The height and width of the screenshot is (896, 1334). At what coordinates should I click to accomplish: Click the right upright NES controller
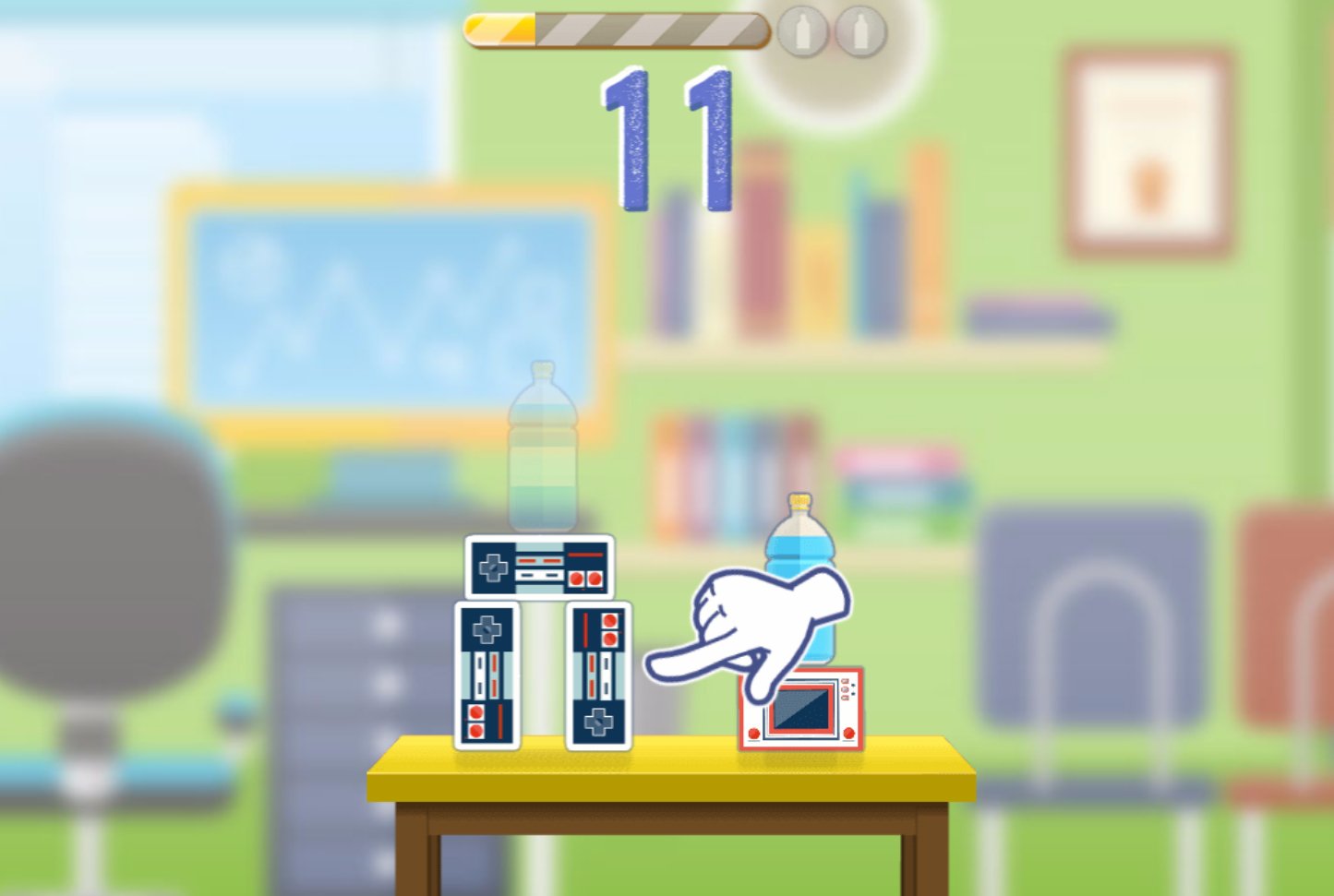tap(600, 674)
